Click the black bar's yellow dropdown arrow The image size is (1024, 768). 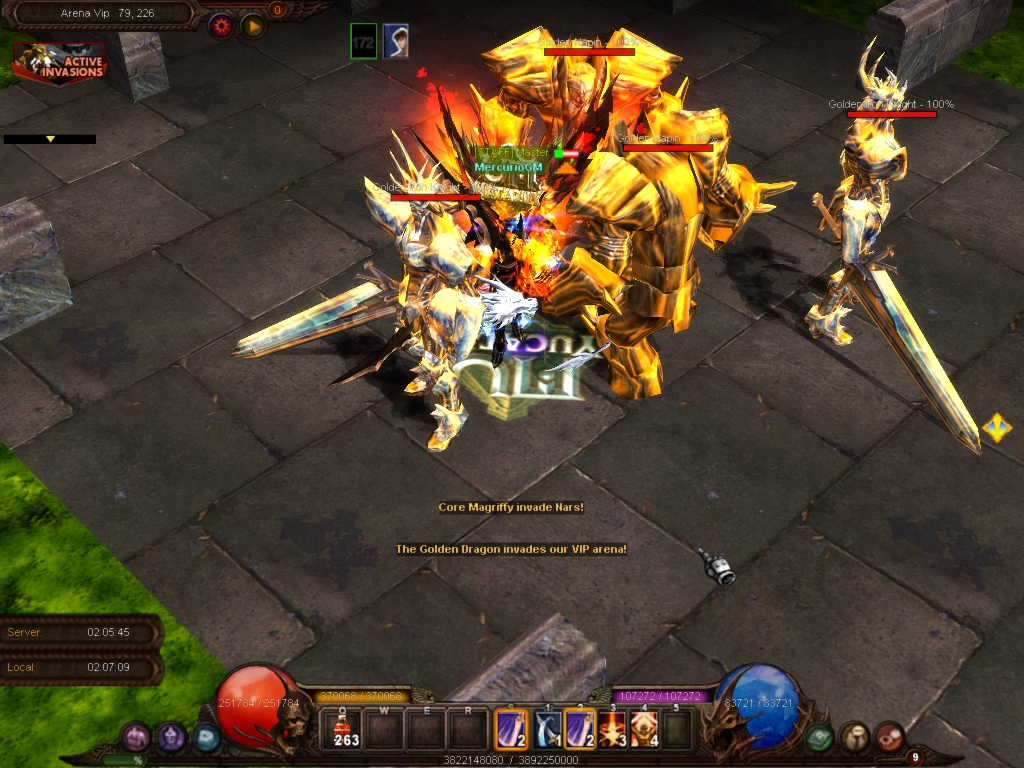coord(50,139)
